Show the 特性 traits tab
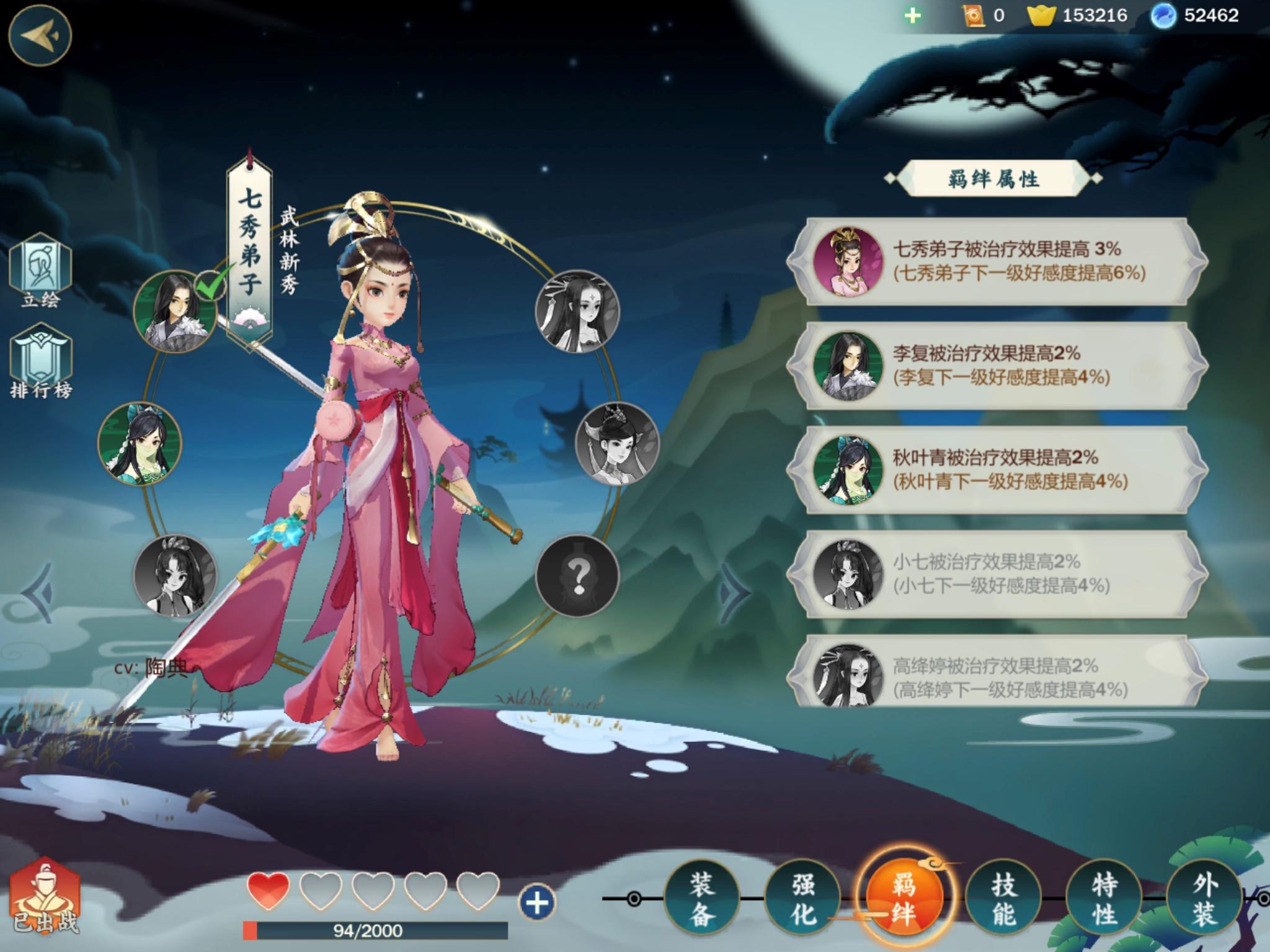The width and height of the screenshot is (1270, 952). (x=1104, y=898)
